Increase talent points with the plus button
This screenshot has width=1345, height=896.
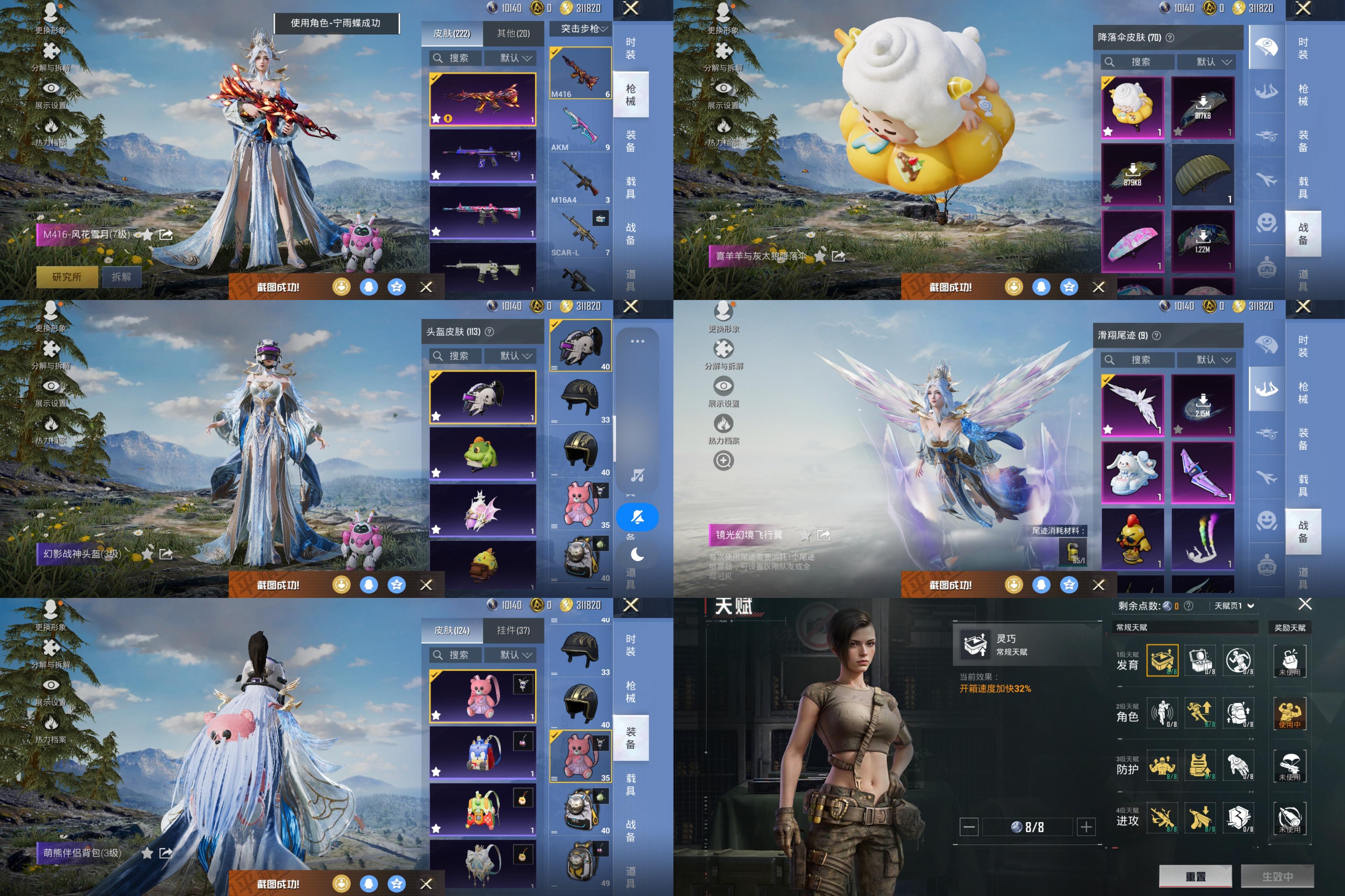pos(1086,826)
